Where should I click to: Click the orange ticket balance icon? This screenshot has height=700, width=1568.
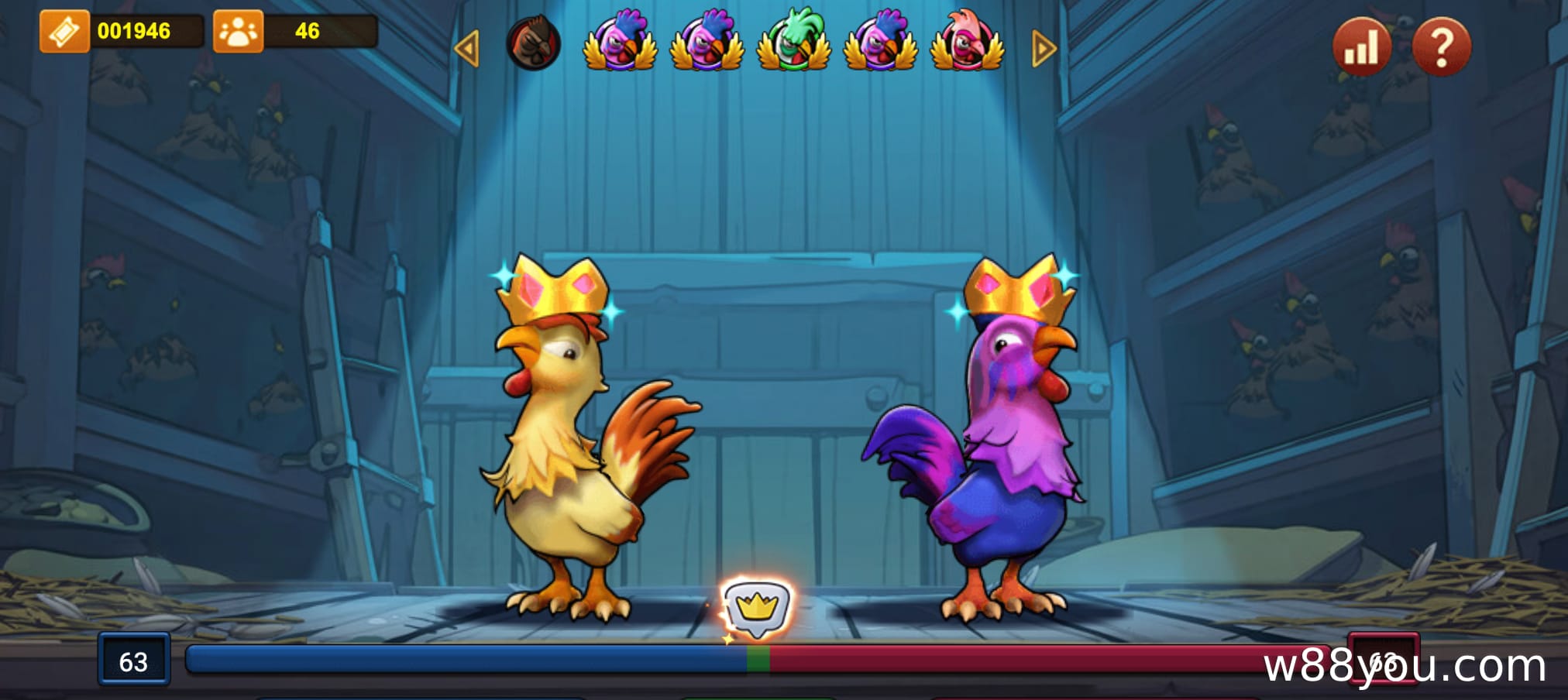pyautogui.click(x=64, y=32)
